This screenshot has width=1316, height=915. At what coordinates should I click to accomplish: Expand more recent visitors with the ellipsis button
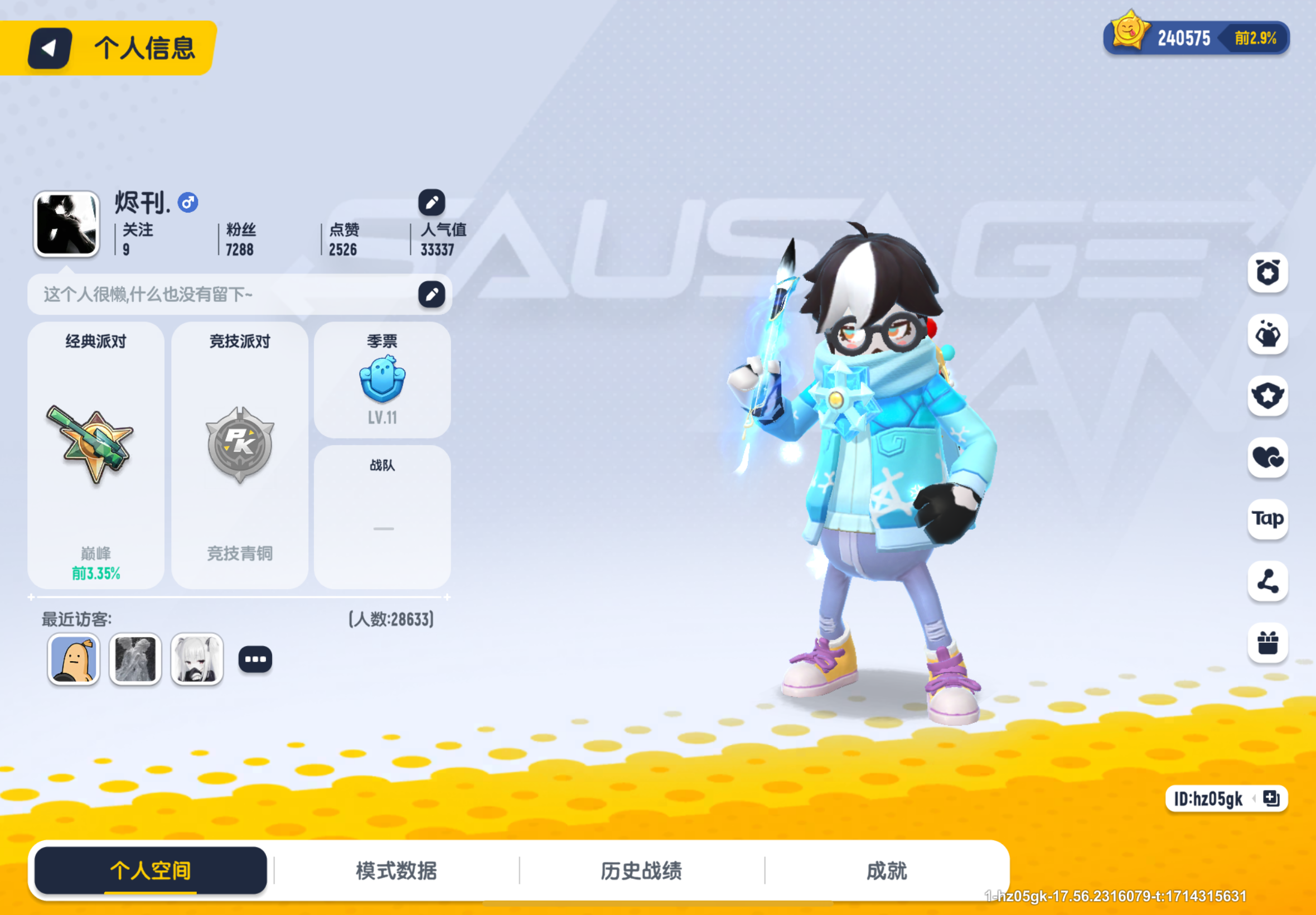[x=255, y=658]
